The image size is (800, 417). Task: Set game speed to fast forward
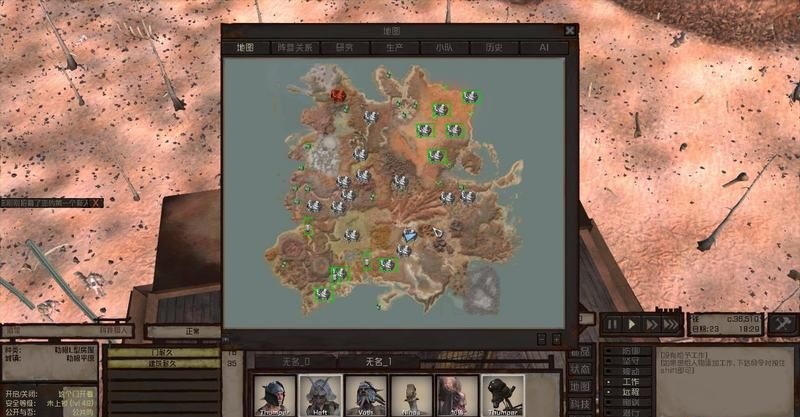(651, 324)
